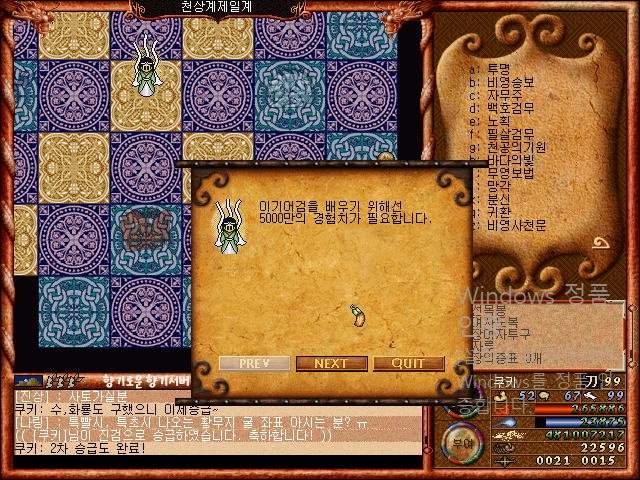The height and width of the screenshot is (480, 640).
Task: Close the dialogue with QUIT
Action: [409, 363]
